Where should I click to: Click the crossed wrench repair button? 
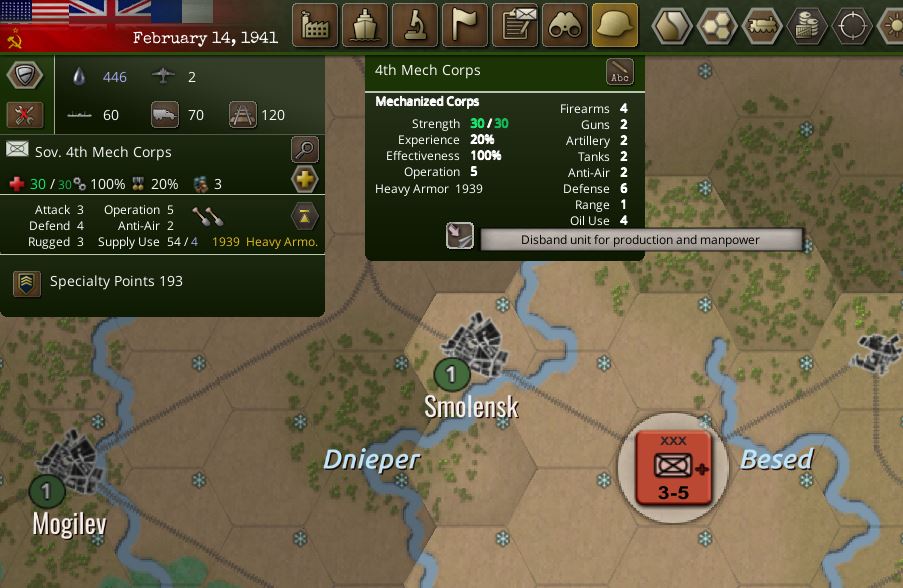coord(25,114)
